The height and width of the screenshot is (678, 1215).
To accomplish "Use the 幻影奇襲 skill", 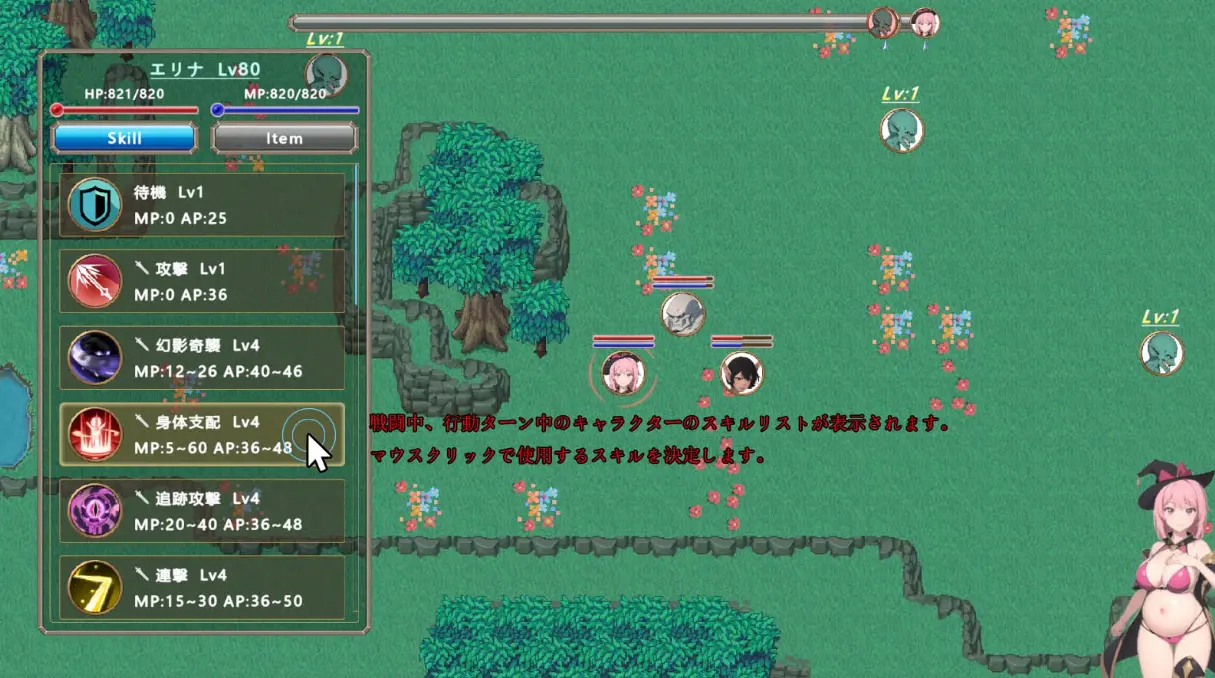I will tap(202, 358).
